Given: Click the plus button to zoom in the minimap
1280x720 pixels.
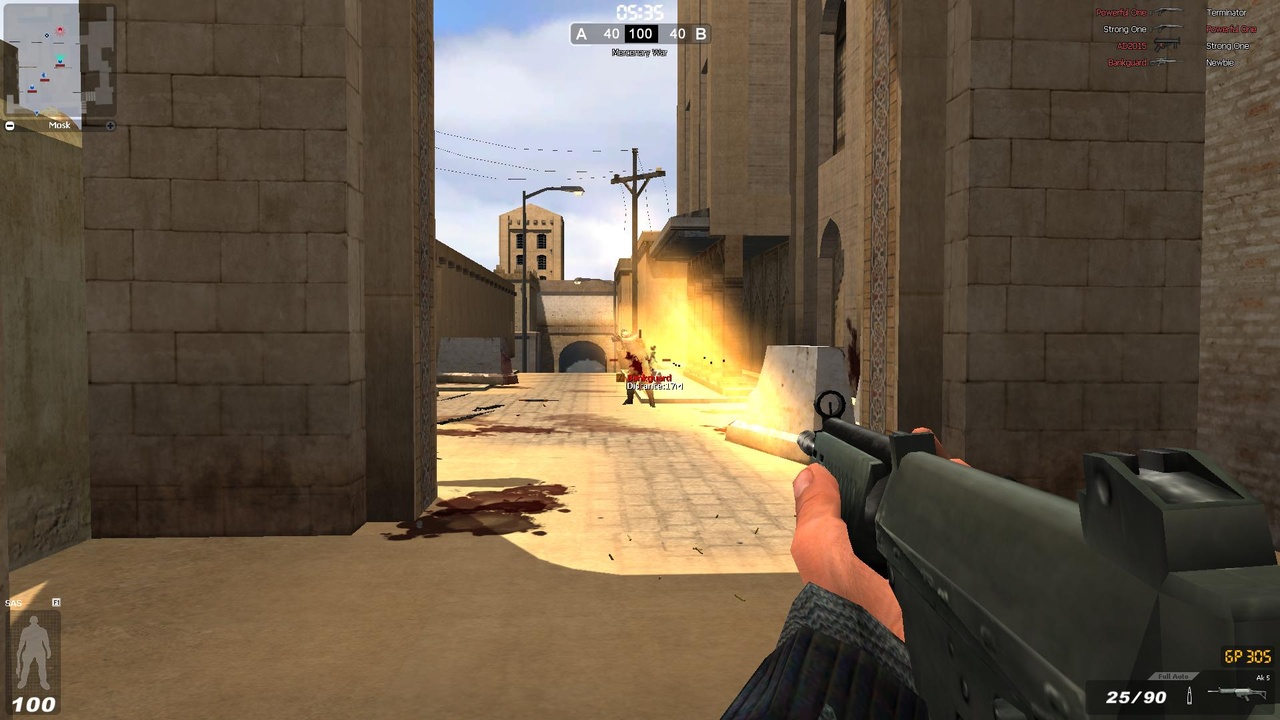Looking at the screenshot, I should pyautogui.click(x=110, y=126).
